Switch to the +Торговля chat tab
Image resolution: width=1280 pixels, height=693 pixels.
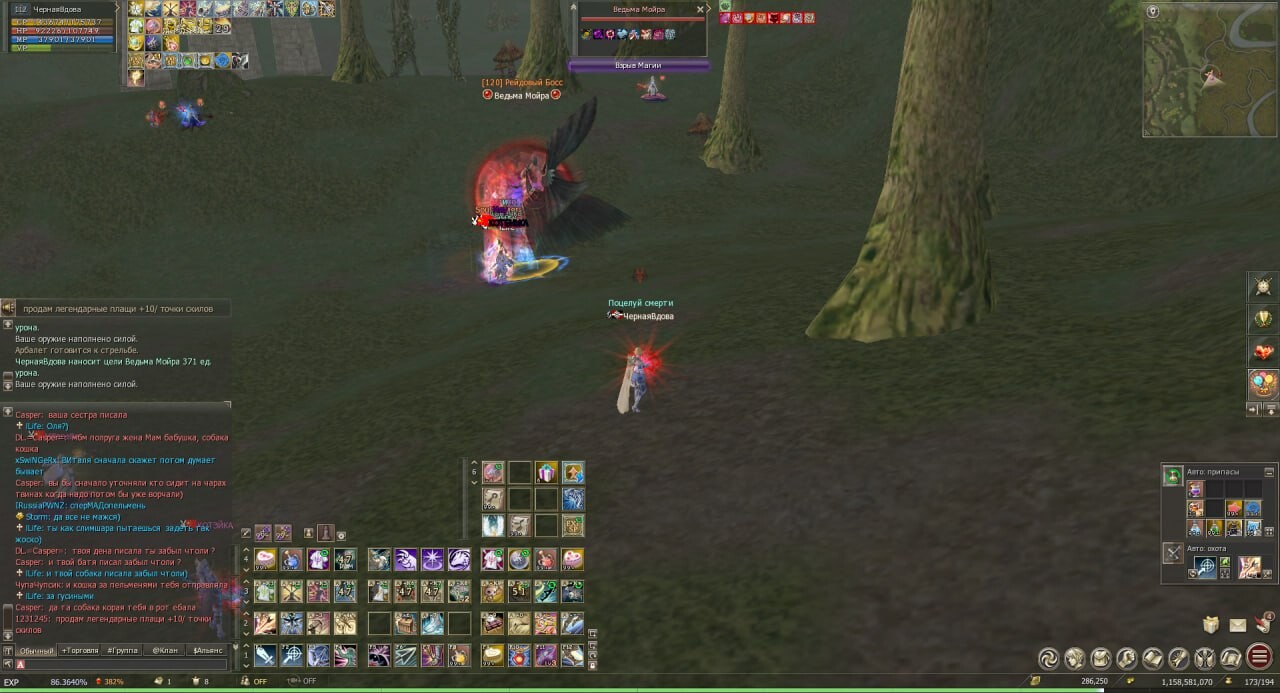80,650
